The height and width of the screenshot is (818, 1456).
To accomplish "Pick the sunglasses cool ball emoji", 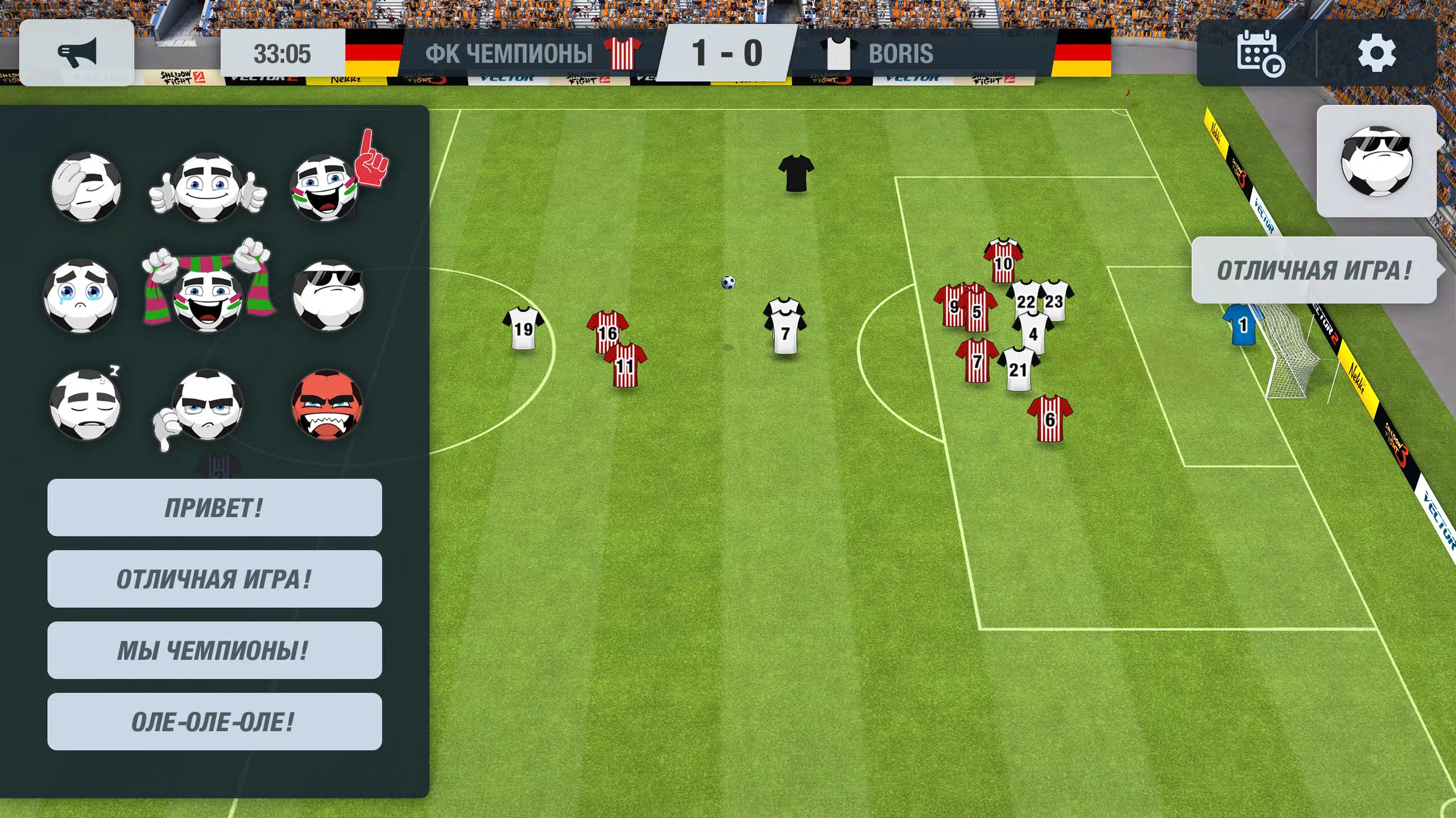I will [329, 296].
